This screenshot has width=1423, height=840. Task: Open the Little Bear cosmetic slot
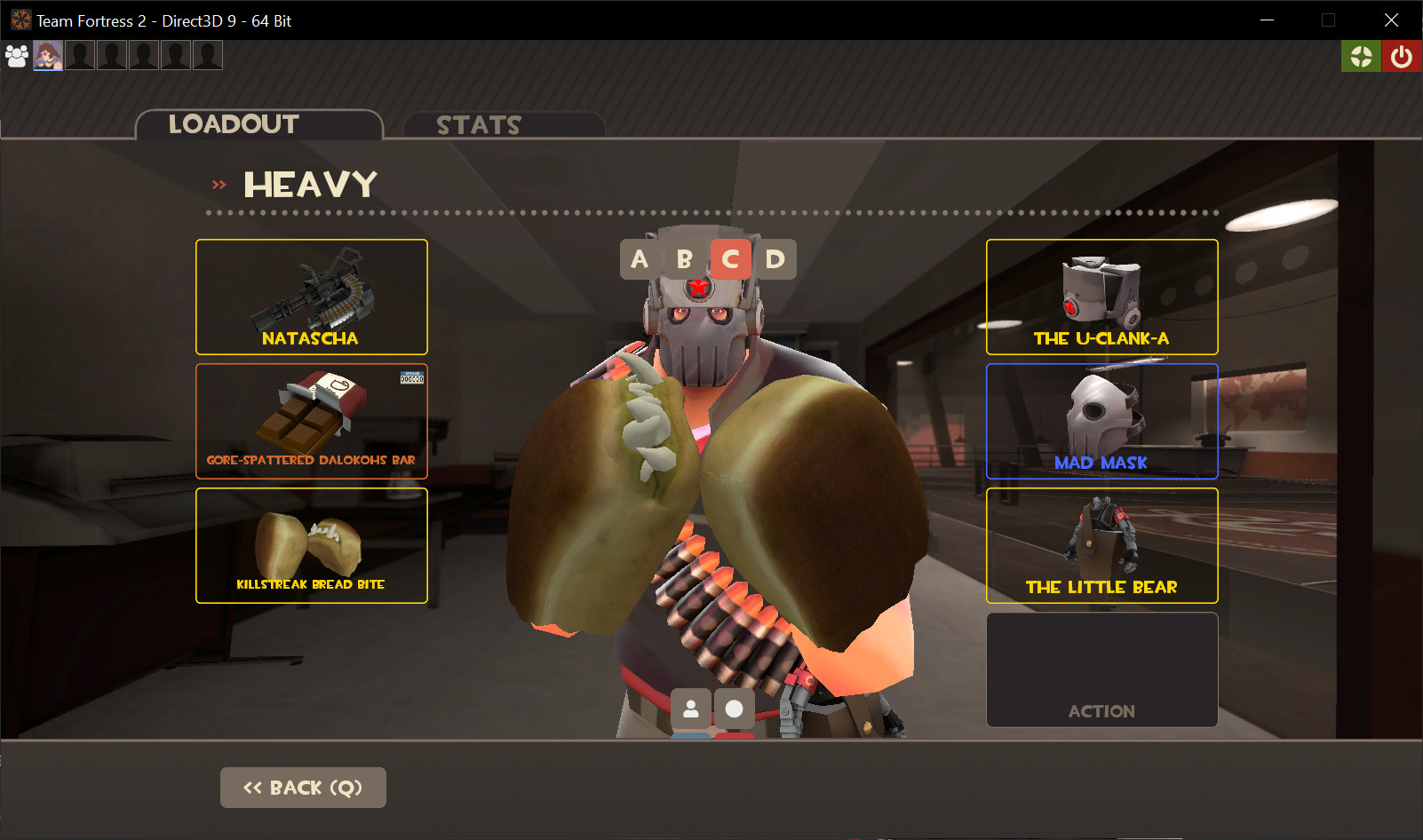pos(1101,545)
